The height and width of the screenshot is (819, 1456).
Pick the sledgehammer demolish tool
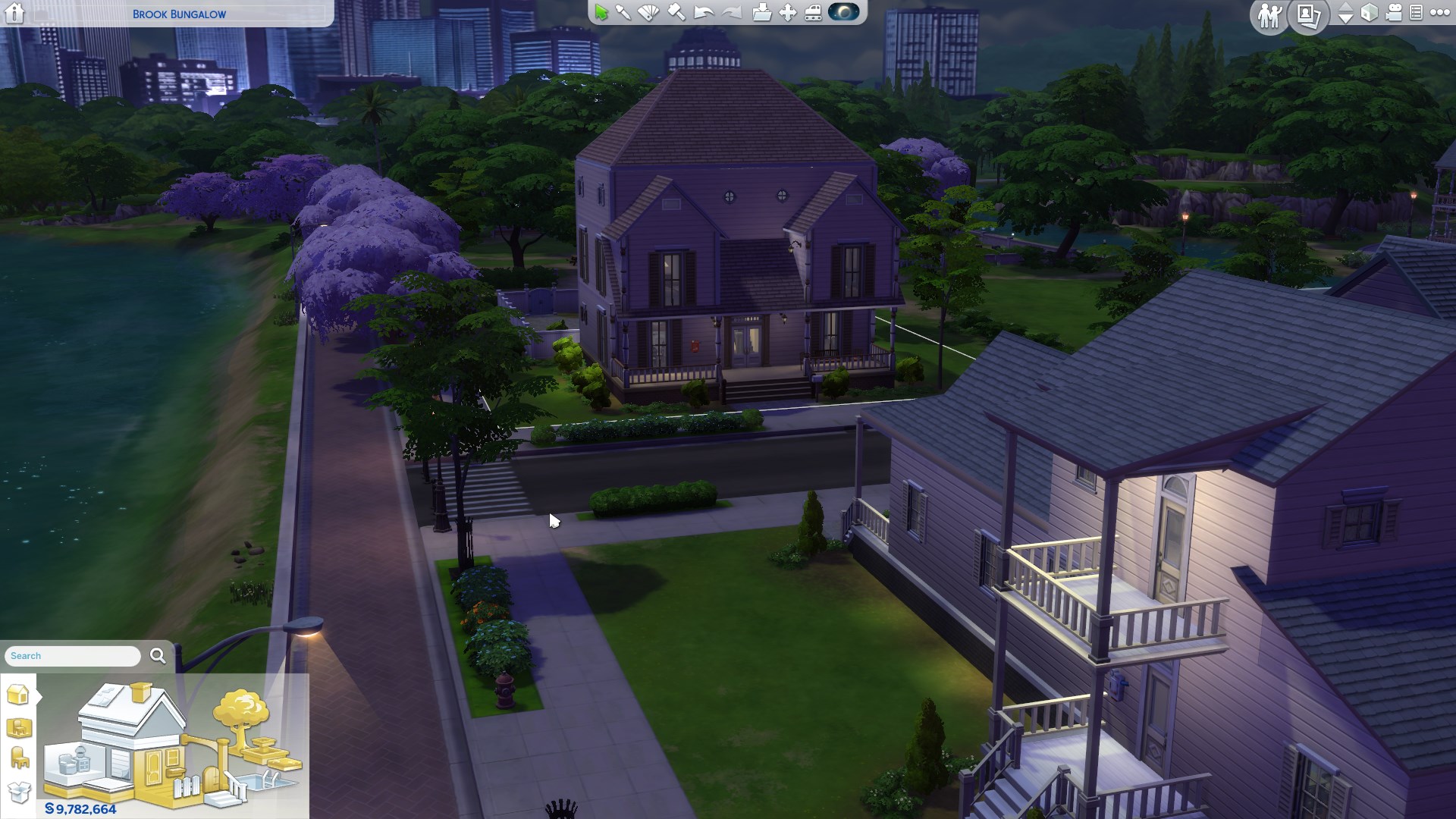point(676,13)
